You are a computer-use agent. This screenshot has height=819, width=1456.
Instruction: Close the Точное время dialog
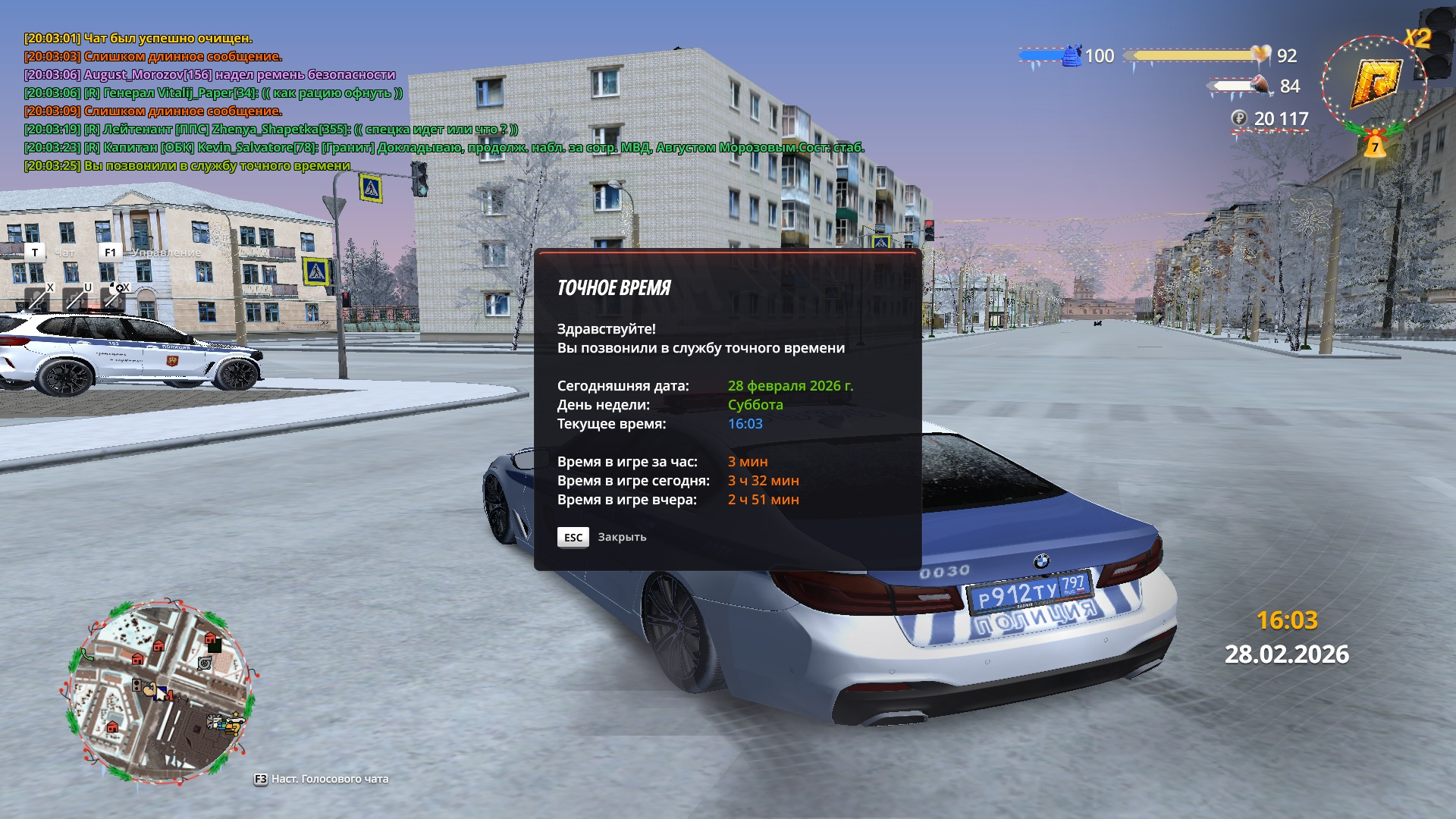tap(573, 537)
